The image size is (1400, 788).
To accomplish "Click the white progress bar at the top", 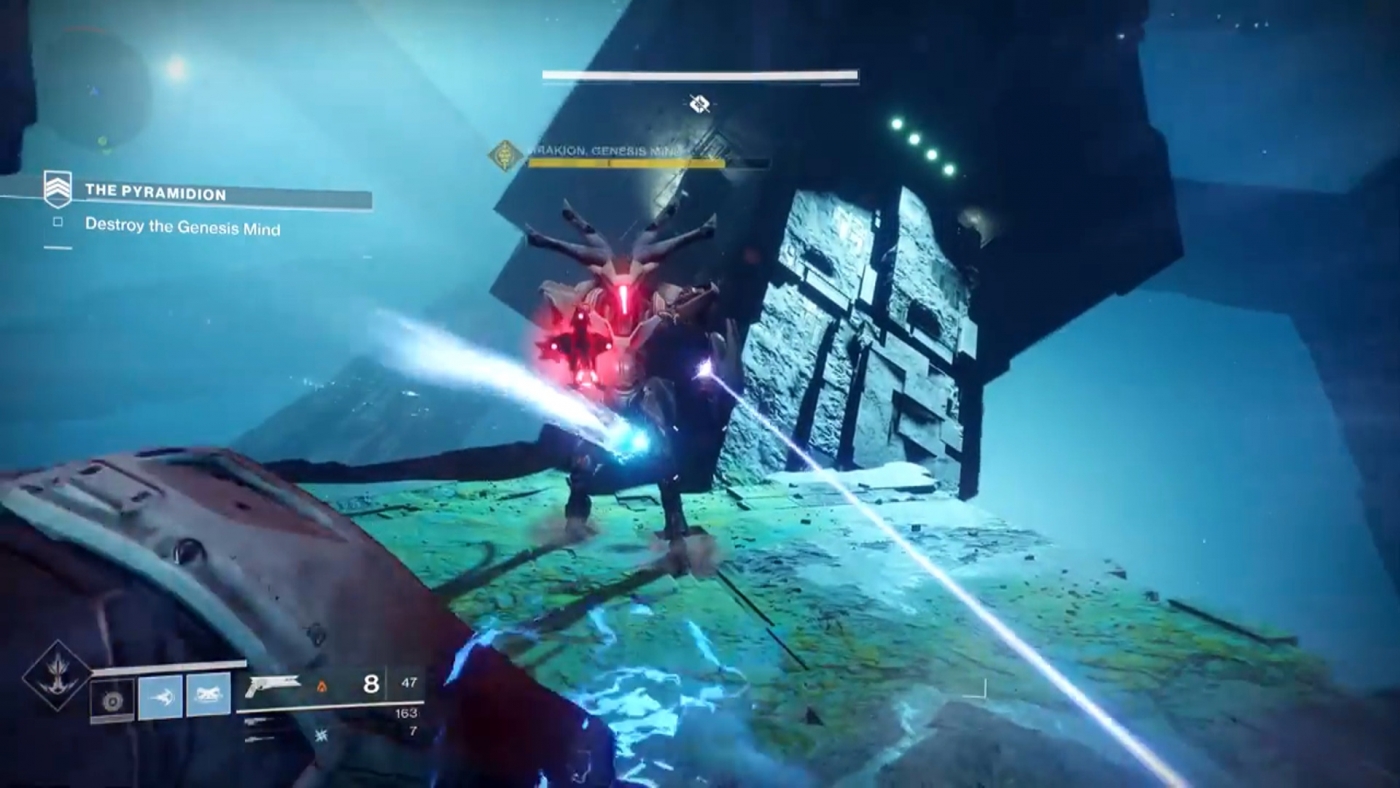I will [x=698, y=76].
